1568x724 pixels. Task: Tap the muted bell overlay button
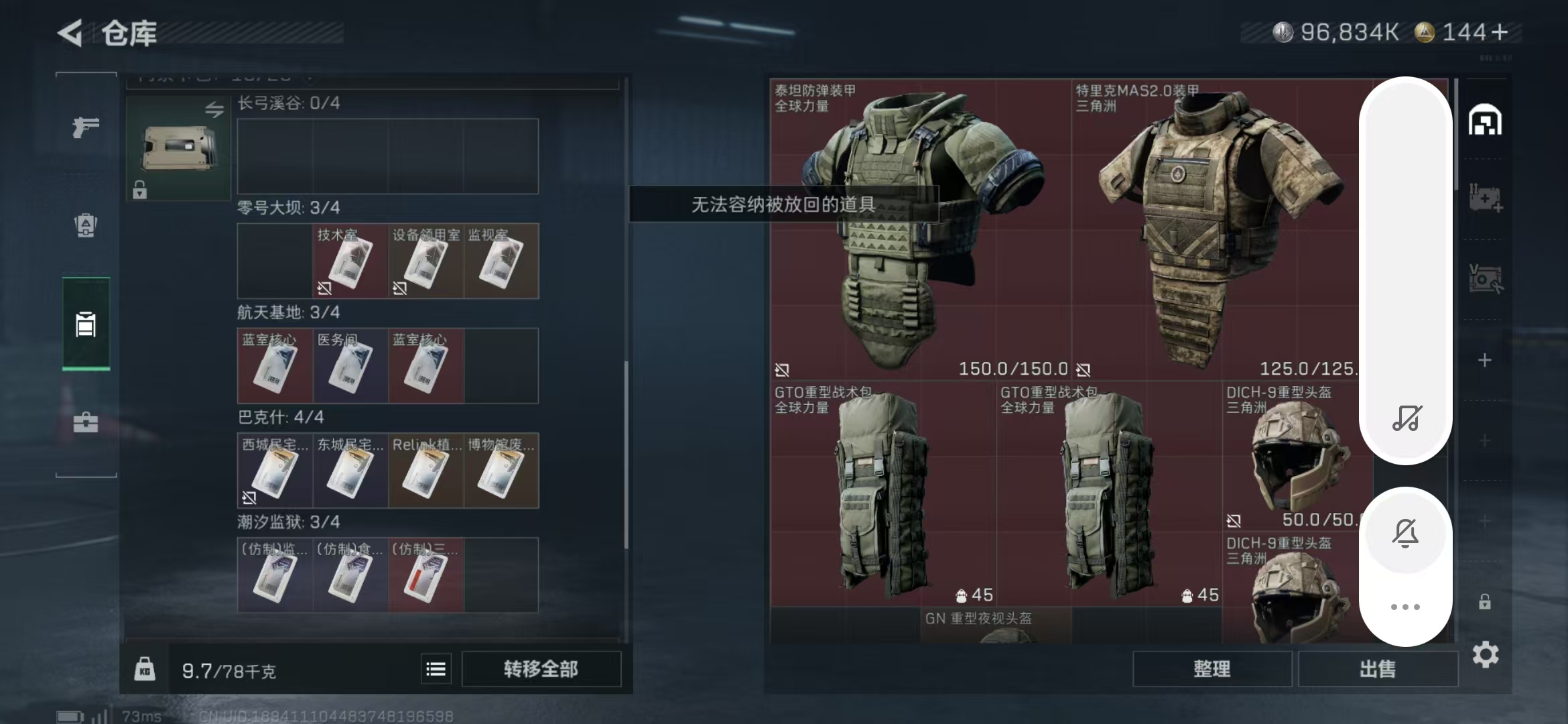click(x=1405, y=533)
